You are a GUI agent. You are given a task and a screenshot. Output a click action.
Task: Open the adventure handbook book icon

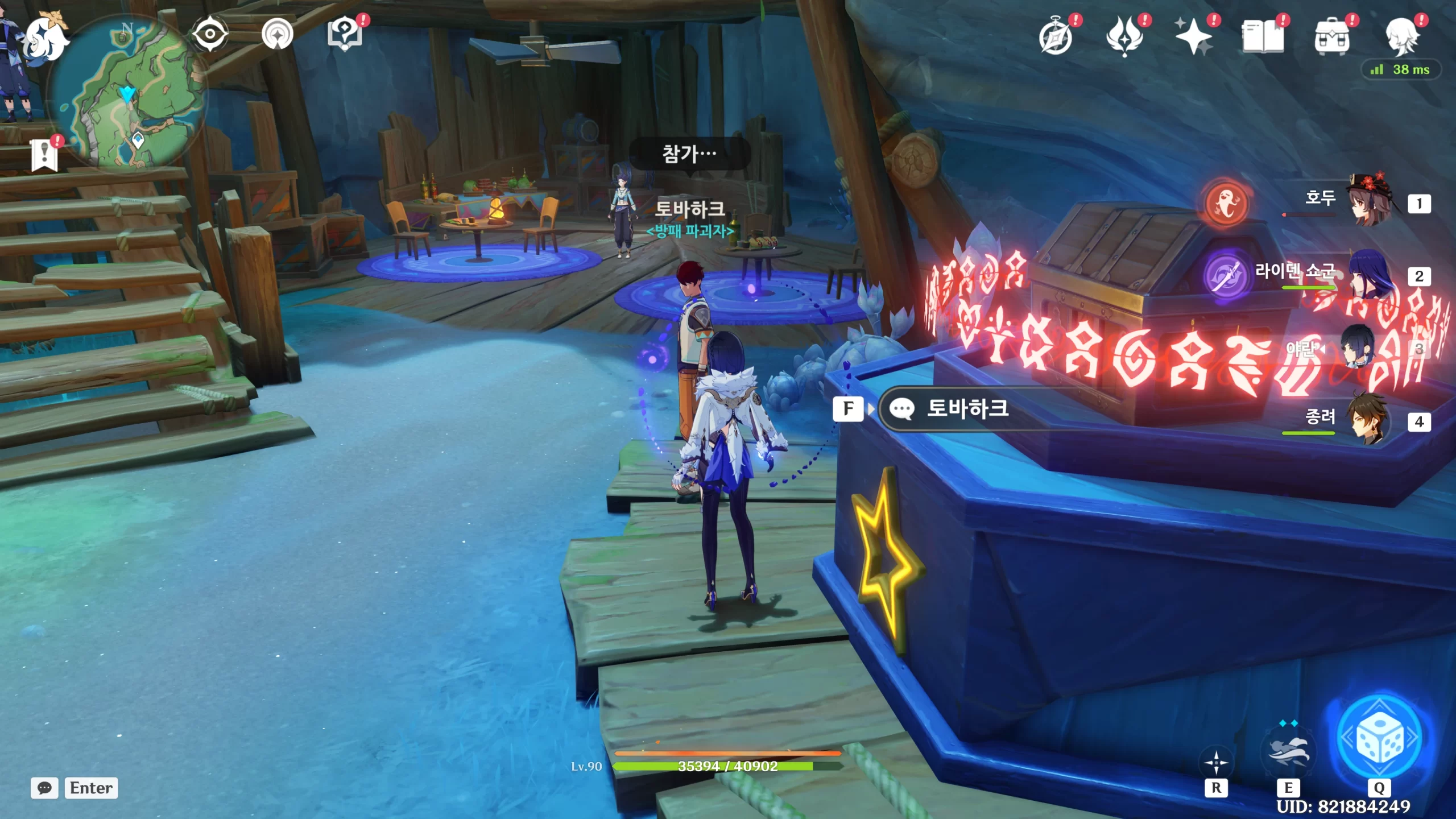(x=1263, y=38)
